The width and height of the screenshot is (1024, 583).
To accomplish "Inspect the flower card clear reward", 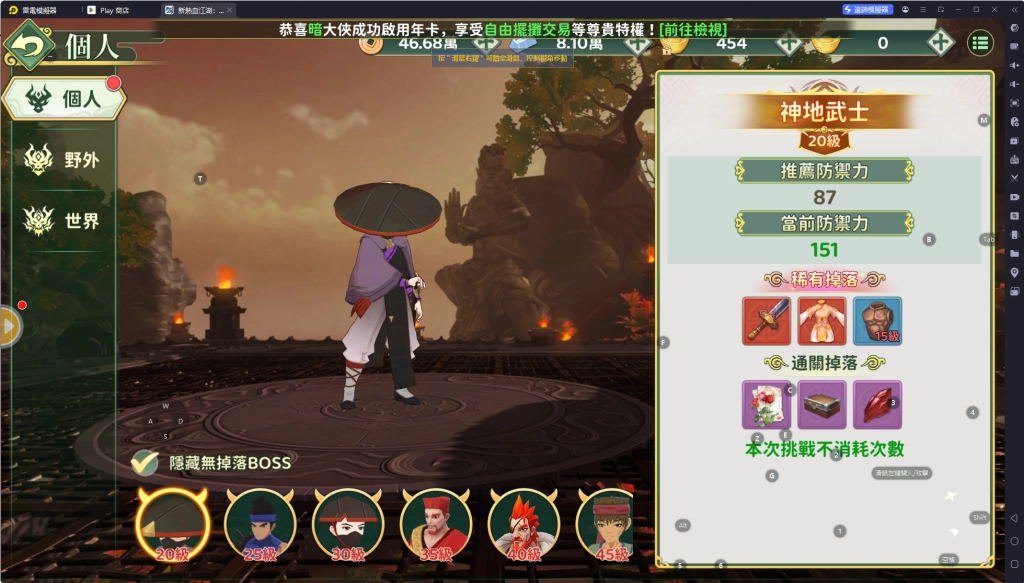I will point(767,405).
